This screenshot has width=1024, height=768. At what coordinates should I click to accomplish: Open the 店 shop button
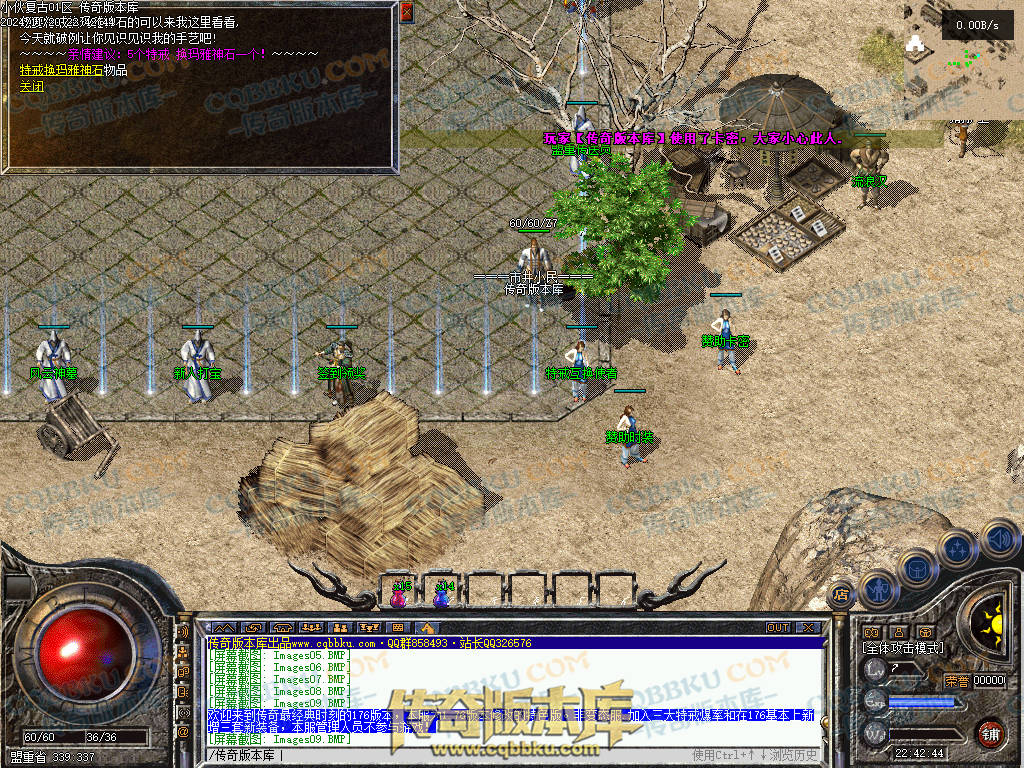[841, 593]
